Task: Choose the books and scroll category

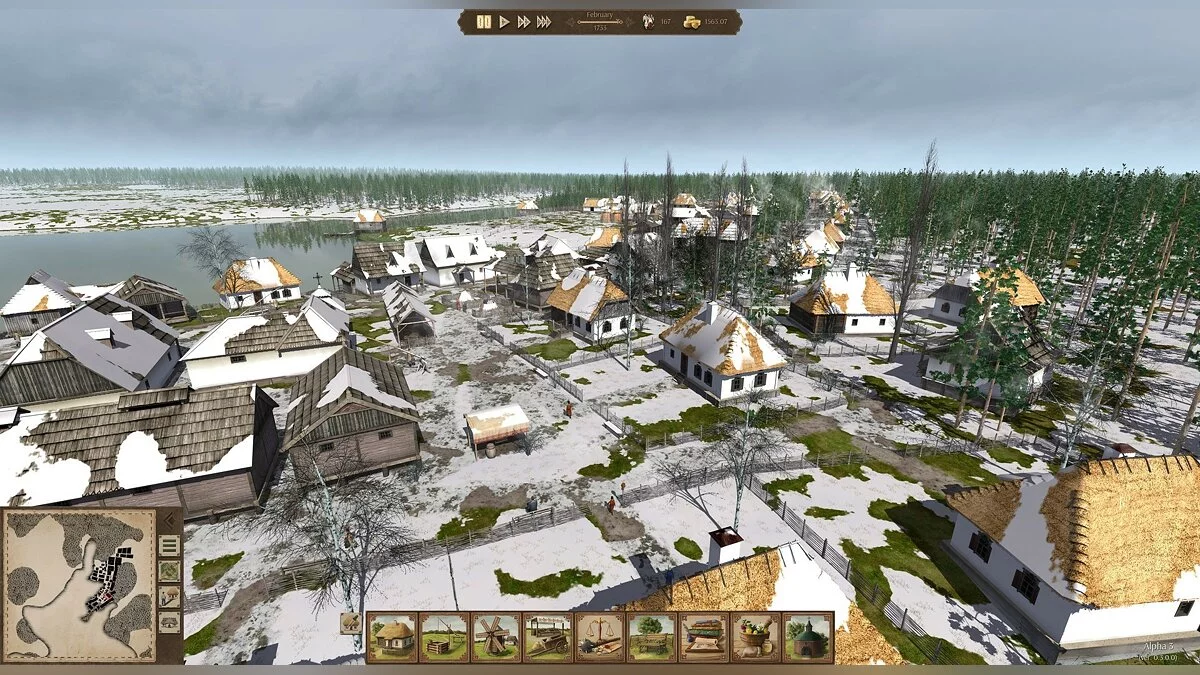Action: [x=704, y=637]
